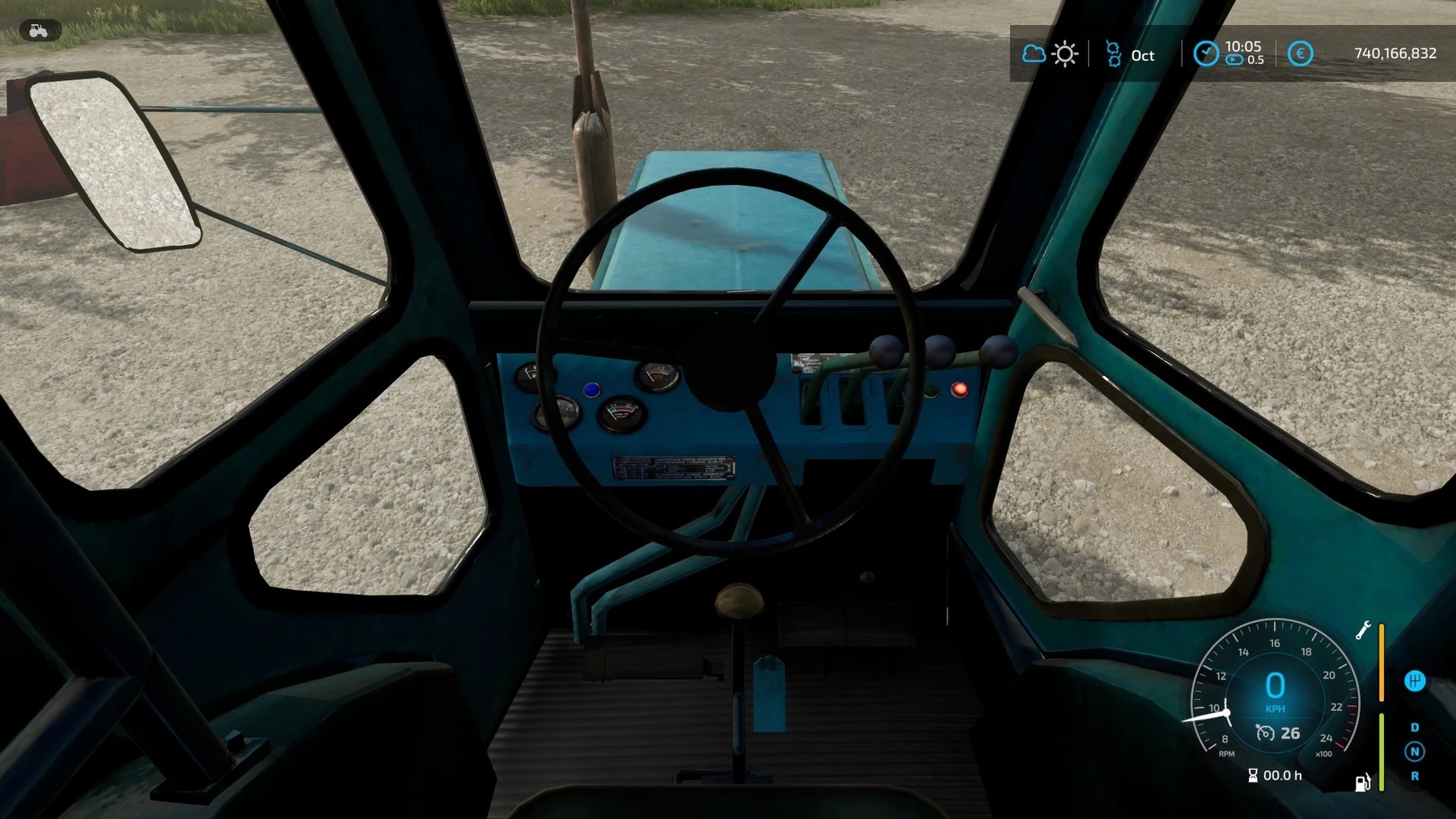Click the cruise control speed showing 26

[1280, 733]
